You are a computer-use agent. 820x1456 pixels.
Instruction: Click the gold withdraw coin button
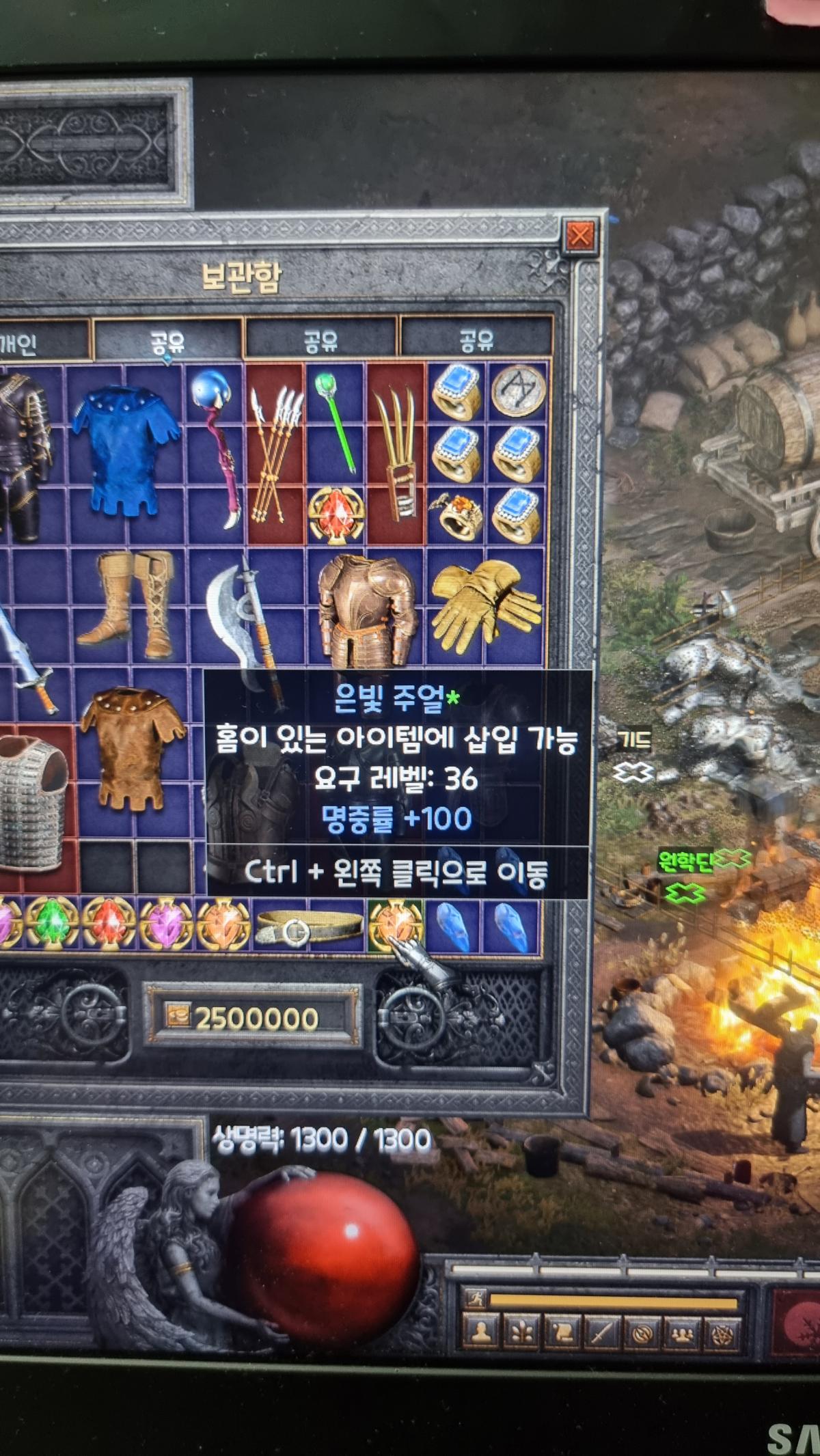(177, 1016)
